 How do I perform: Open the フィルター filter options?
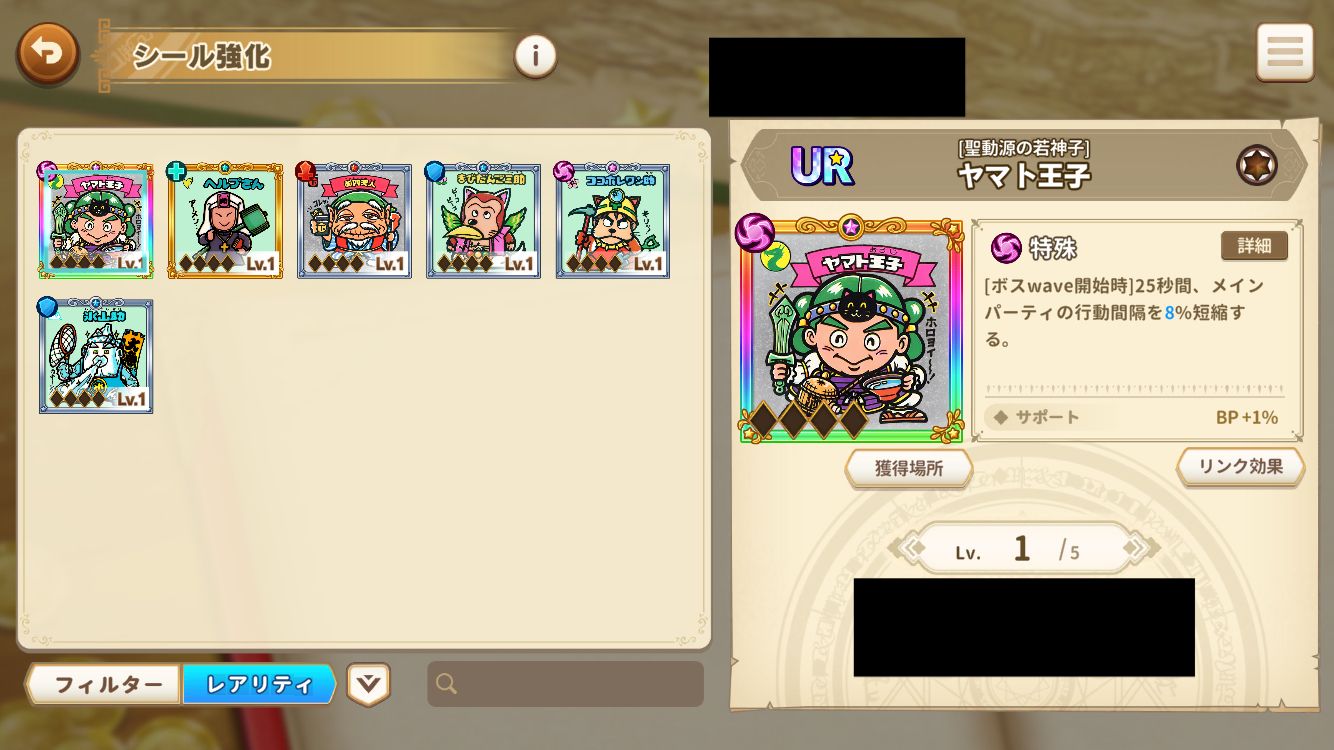click(106, 685)
